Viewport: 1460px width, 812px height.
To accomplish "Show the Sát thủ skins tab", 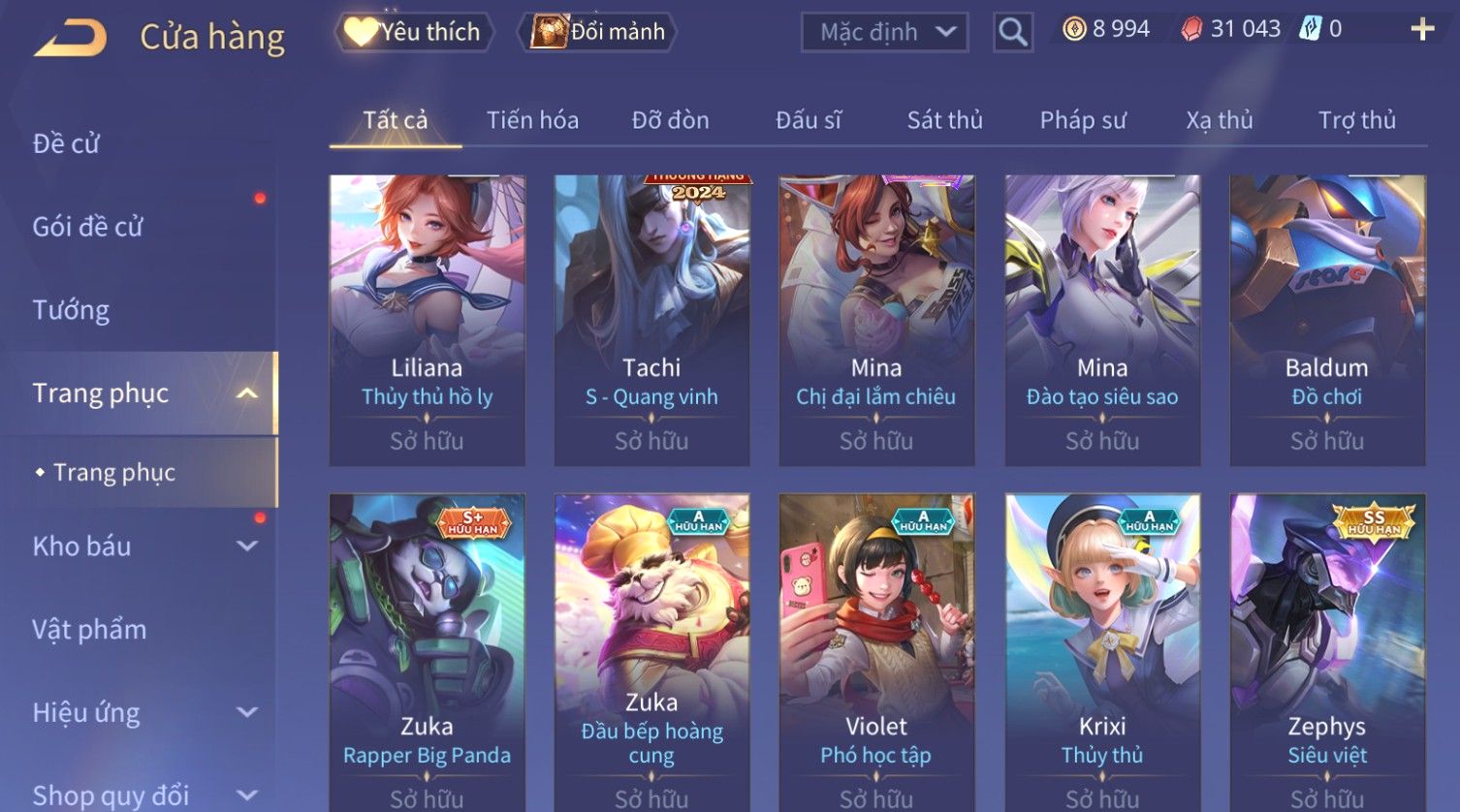I will coord(944,120).
